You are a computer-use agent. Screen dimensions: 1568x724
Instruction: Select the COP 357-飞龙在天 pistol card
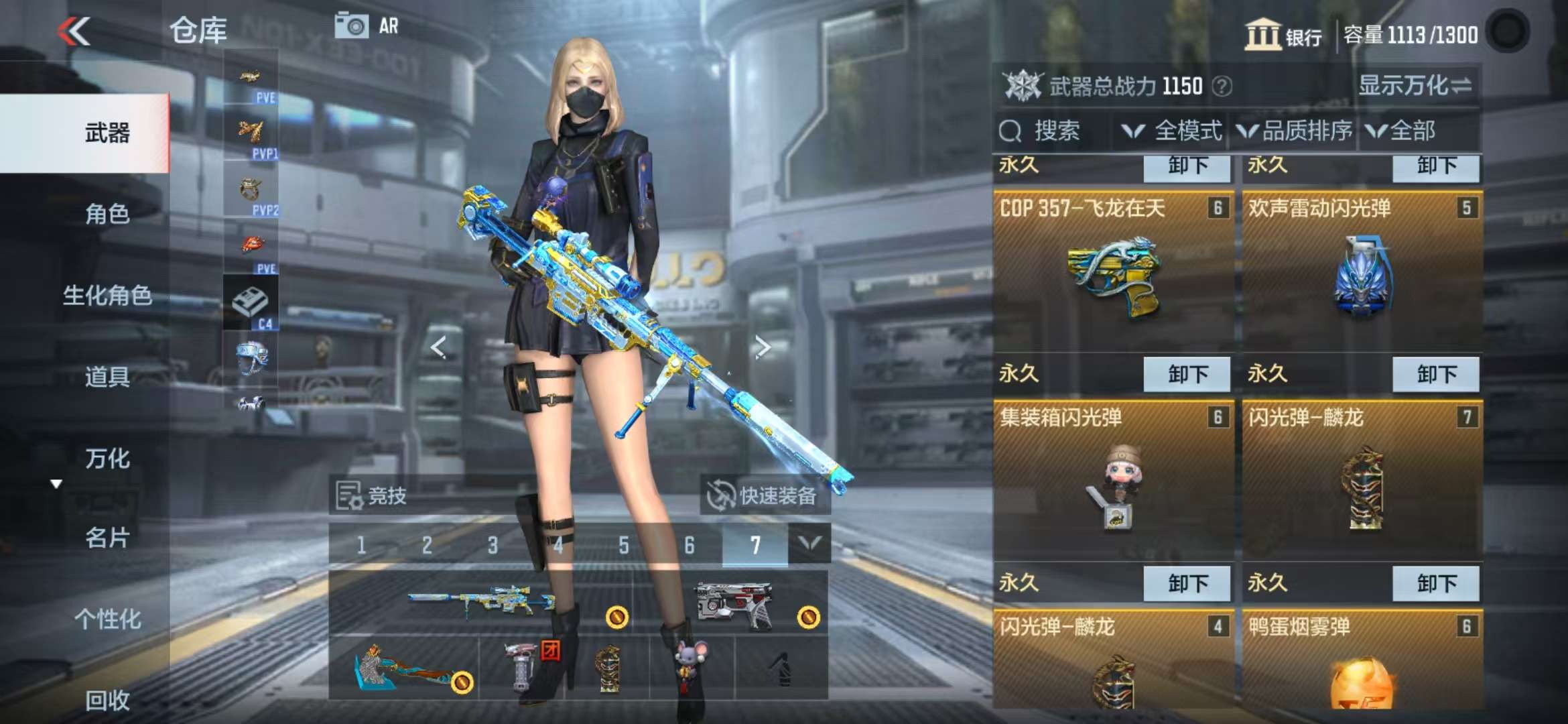tap(1113, 275)
